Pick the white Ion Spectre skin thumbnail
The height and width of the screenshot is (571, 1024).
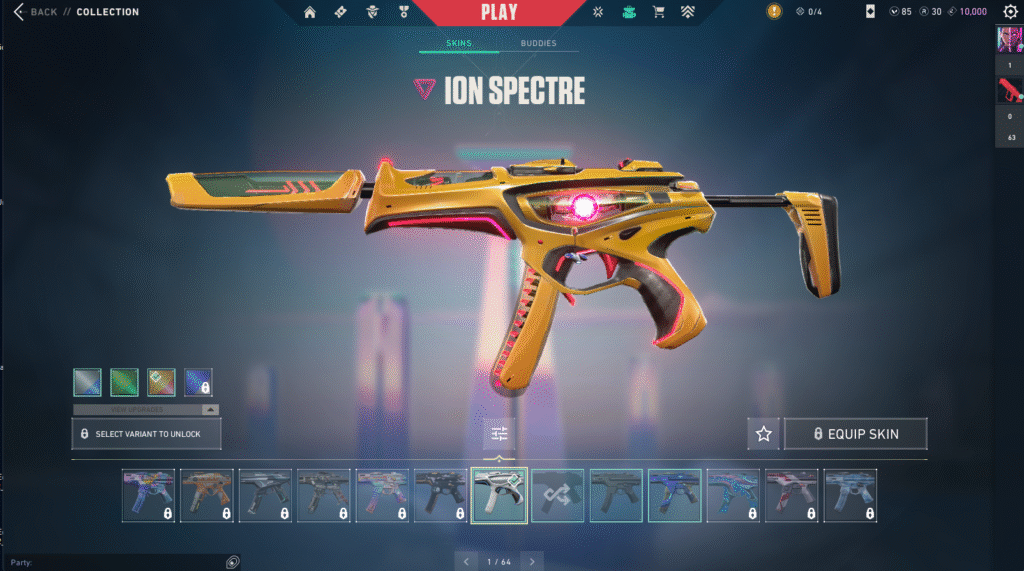[x=499, y=495]
